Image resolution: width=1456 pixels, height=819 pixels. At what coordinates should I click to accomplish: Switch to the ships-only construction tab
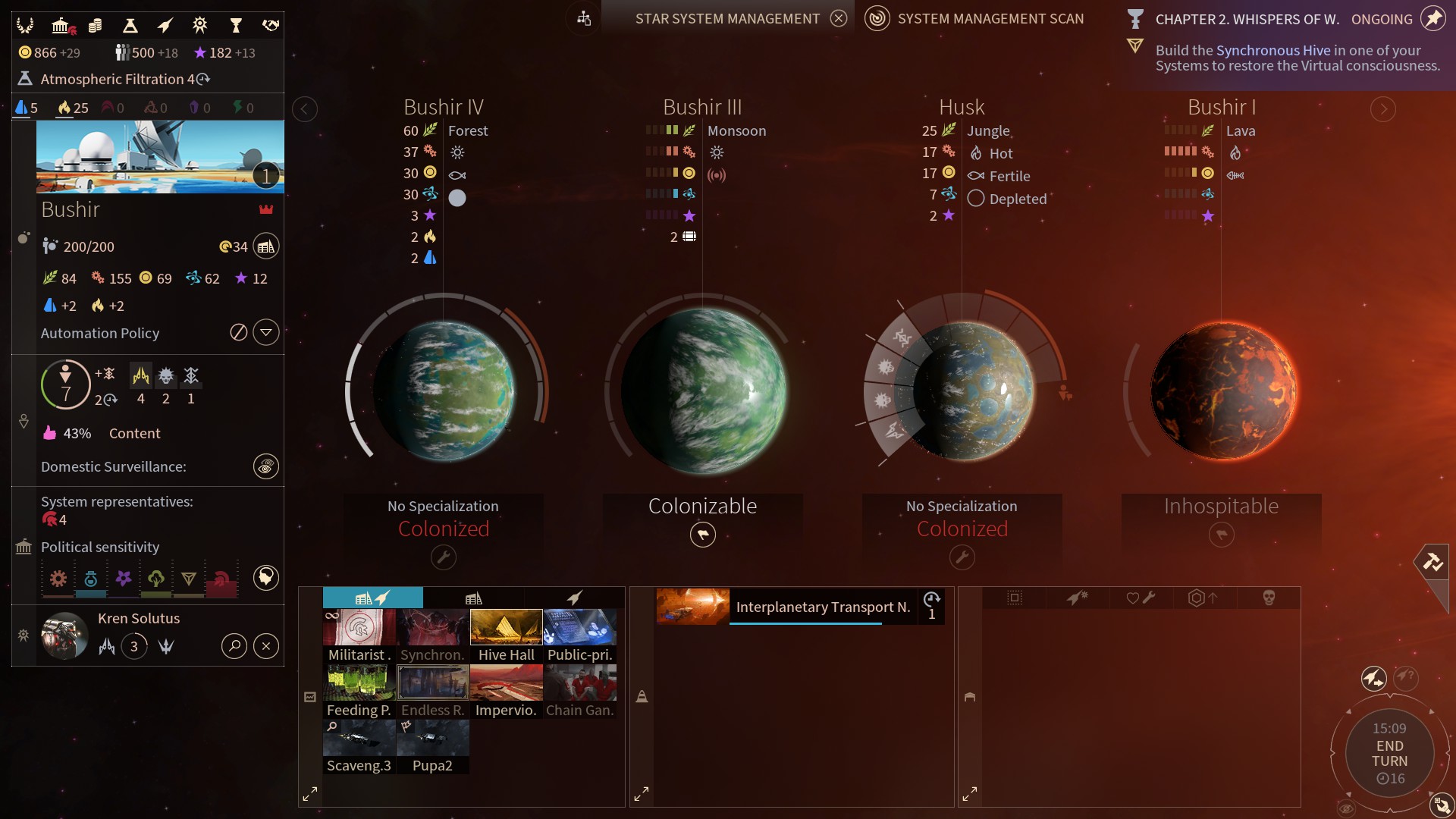pos(574,598)
